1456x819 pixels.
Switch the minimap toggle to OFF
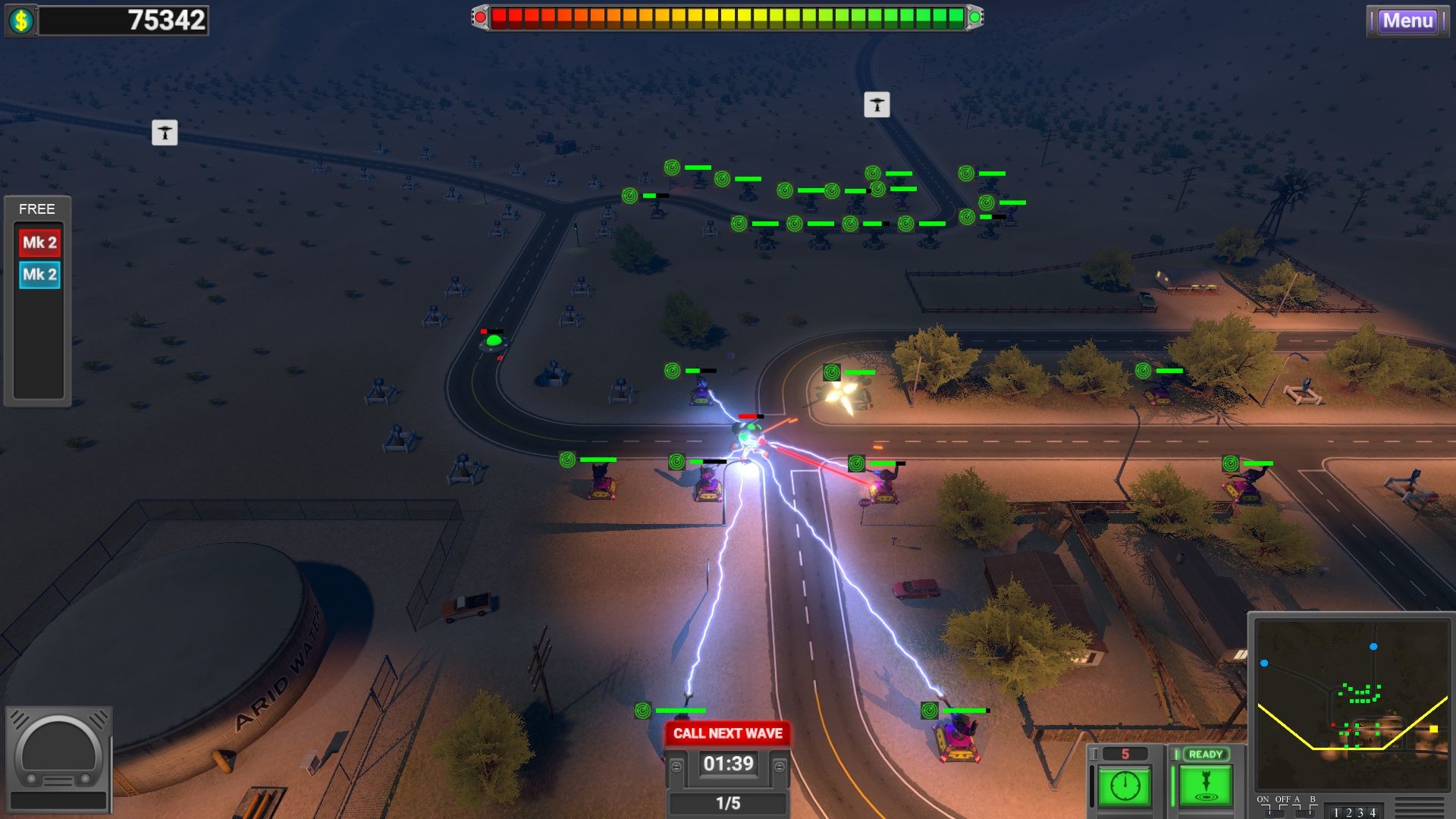[1282, 813]
